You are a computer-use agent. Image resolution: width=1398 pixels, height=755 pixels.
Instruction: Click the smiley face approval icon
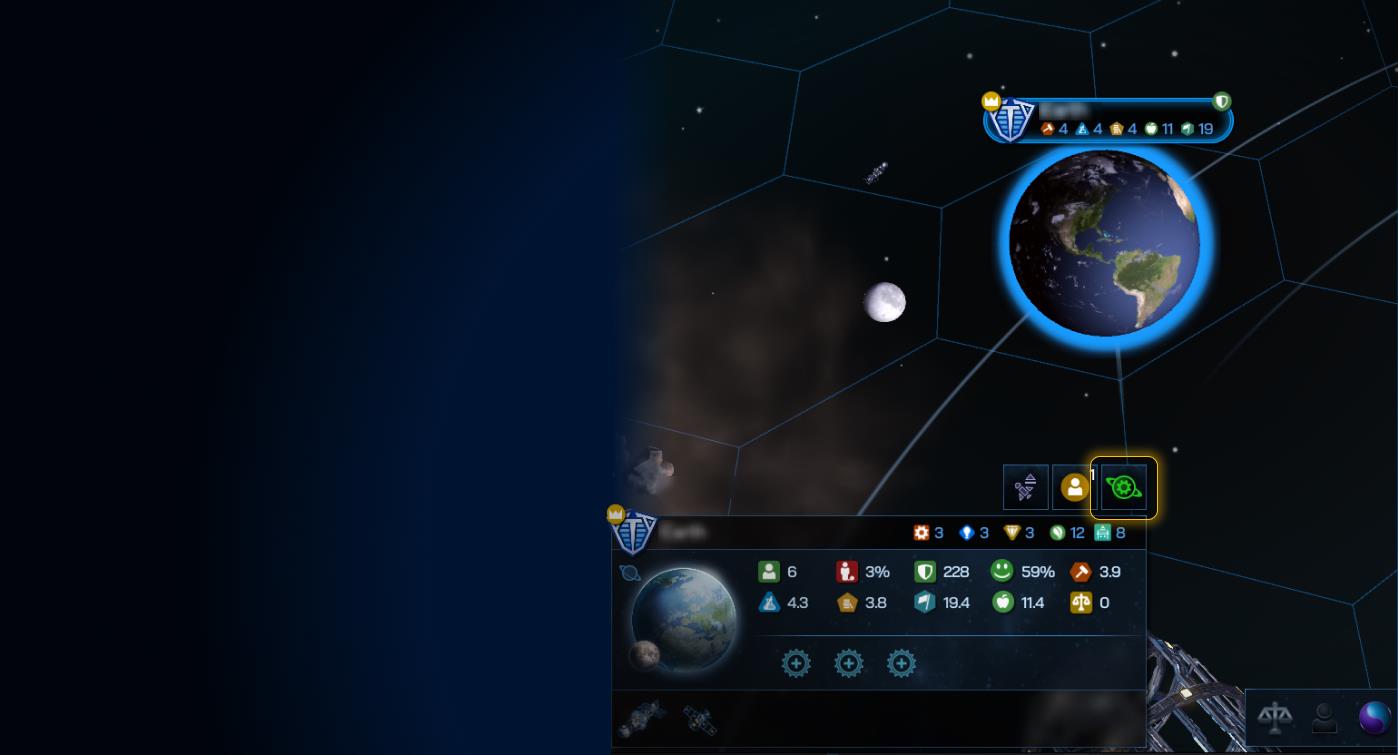pyautogui.click(x=1002, y=571)
